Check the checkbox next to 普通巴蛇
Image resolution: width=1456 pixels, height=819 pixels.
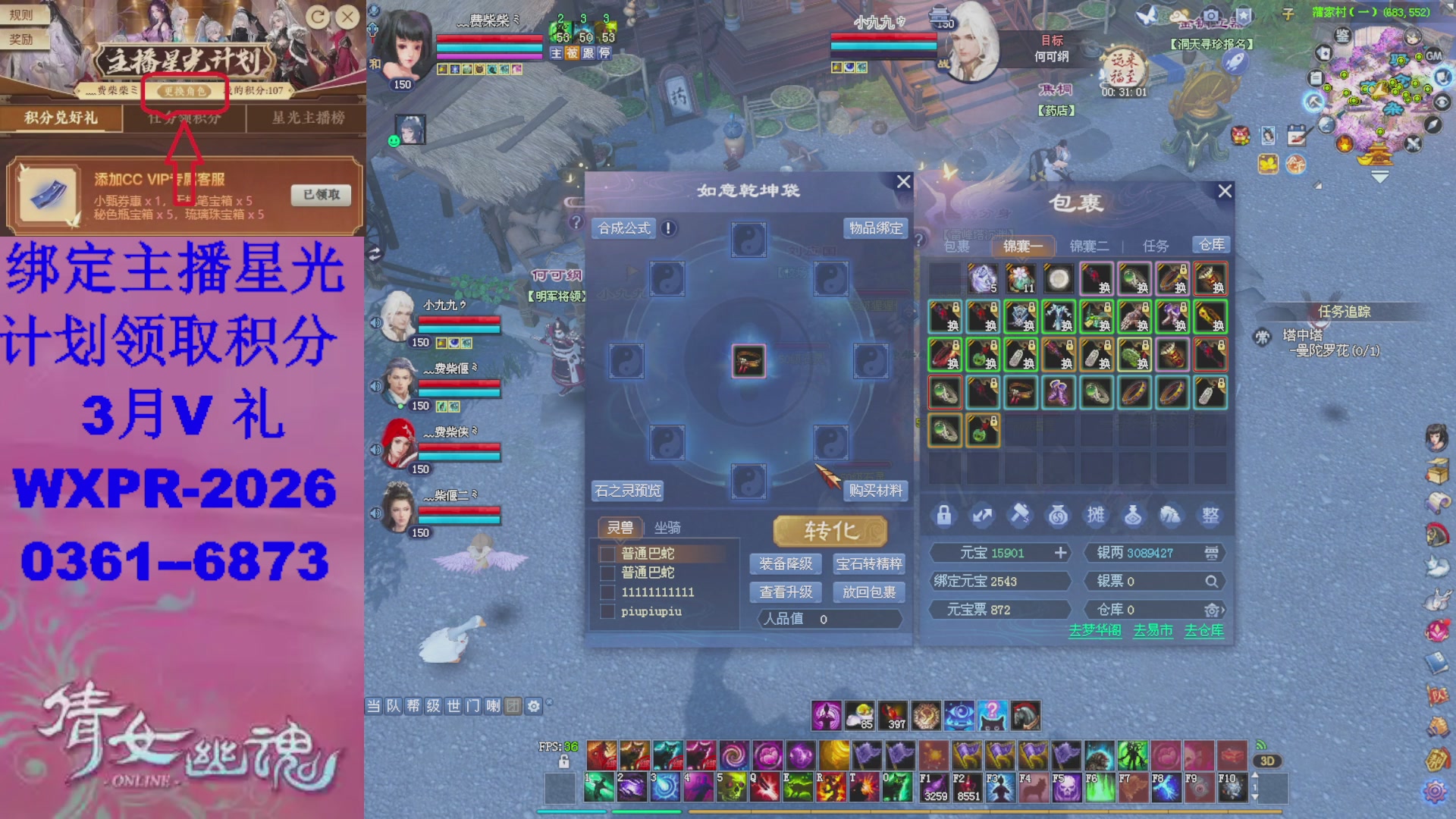607,554
